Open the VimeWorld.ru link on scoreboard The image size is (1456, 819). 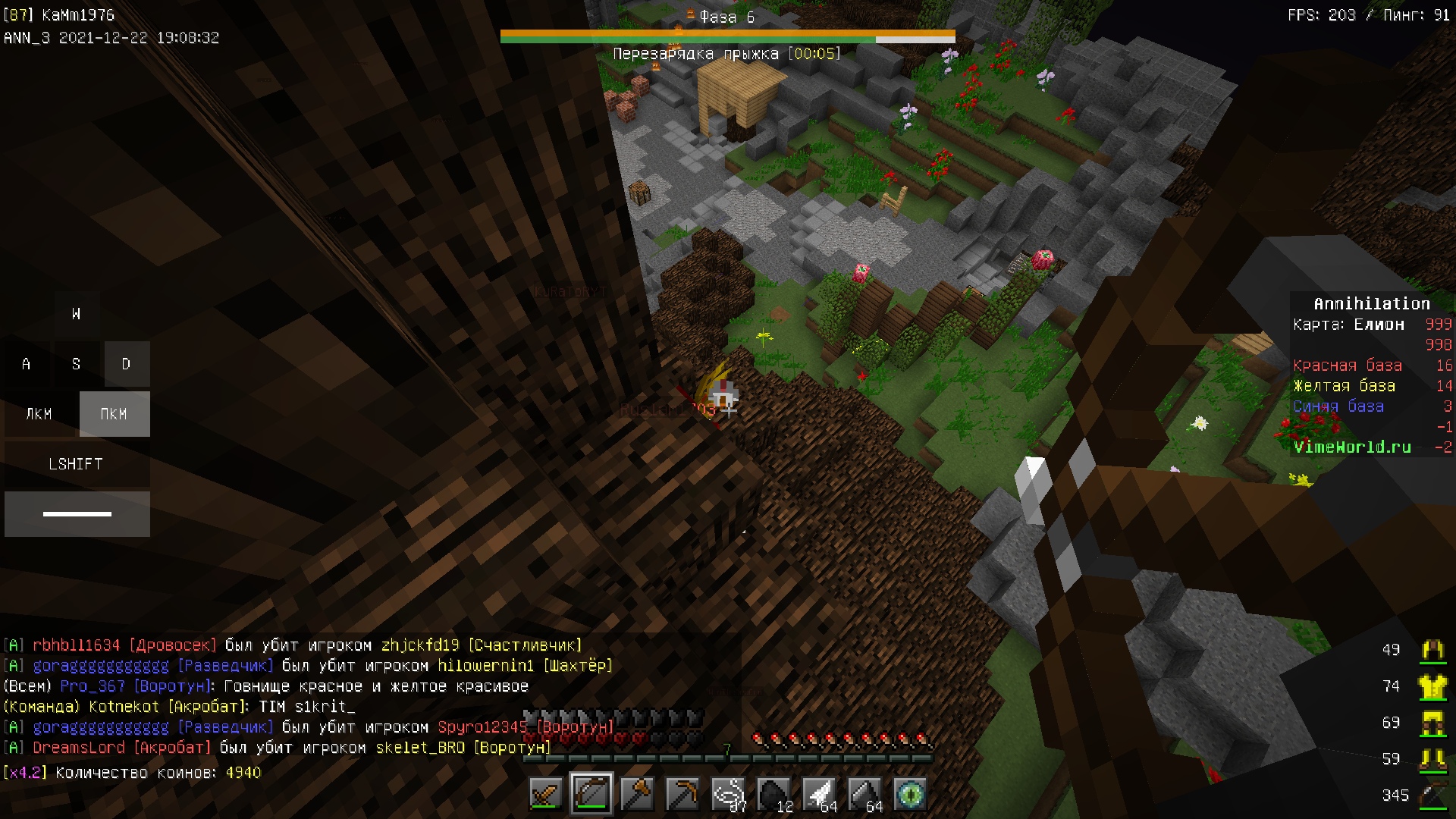click(1352, 447)
